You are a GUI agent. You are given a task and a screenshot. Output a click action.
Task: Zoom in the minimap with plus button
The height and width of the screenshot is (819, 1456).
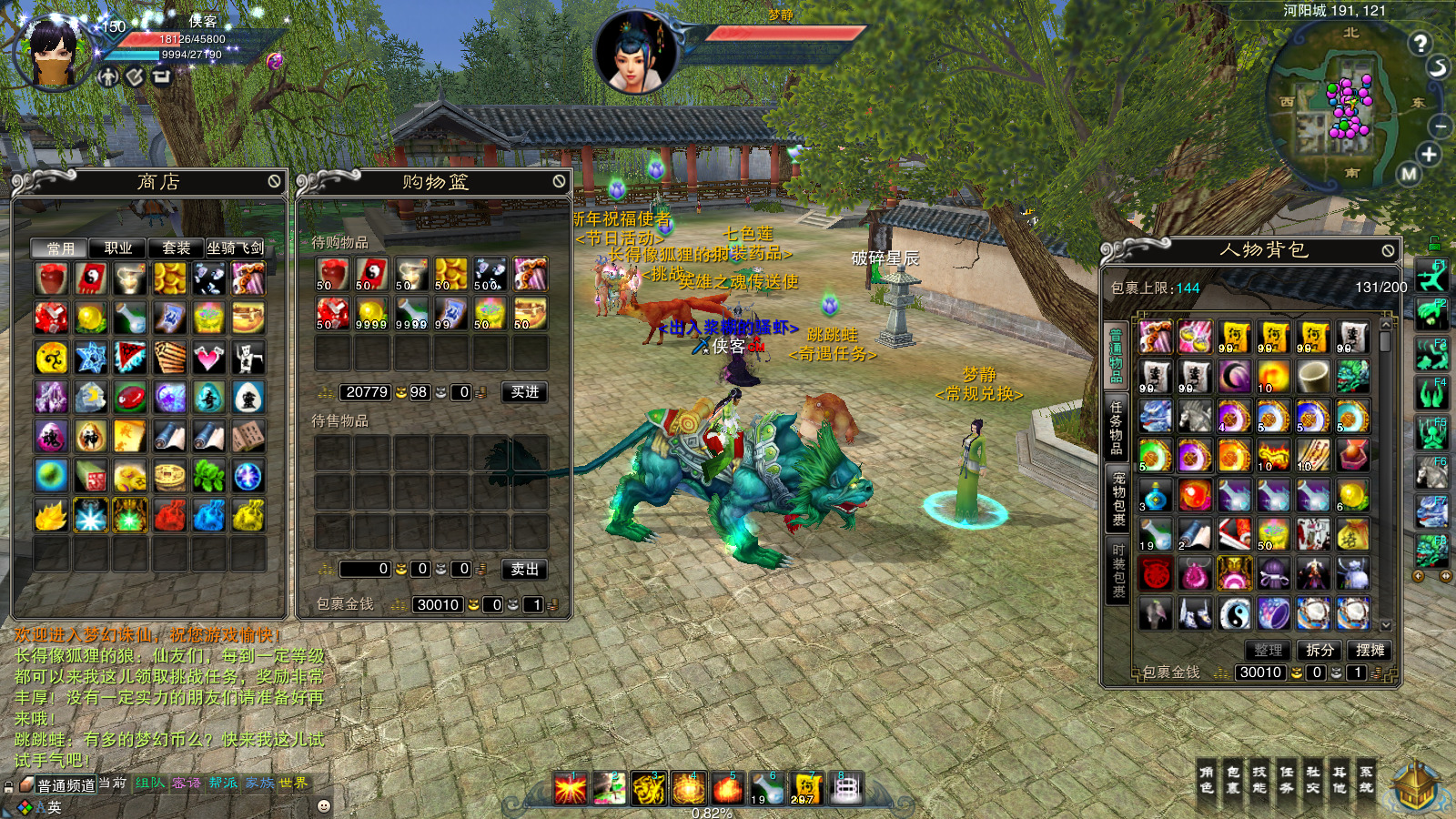pyautogui.click(x=1429, y=155)
